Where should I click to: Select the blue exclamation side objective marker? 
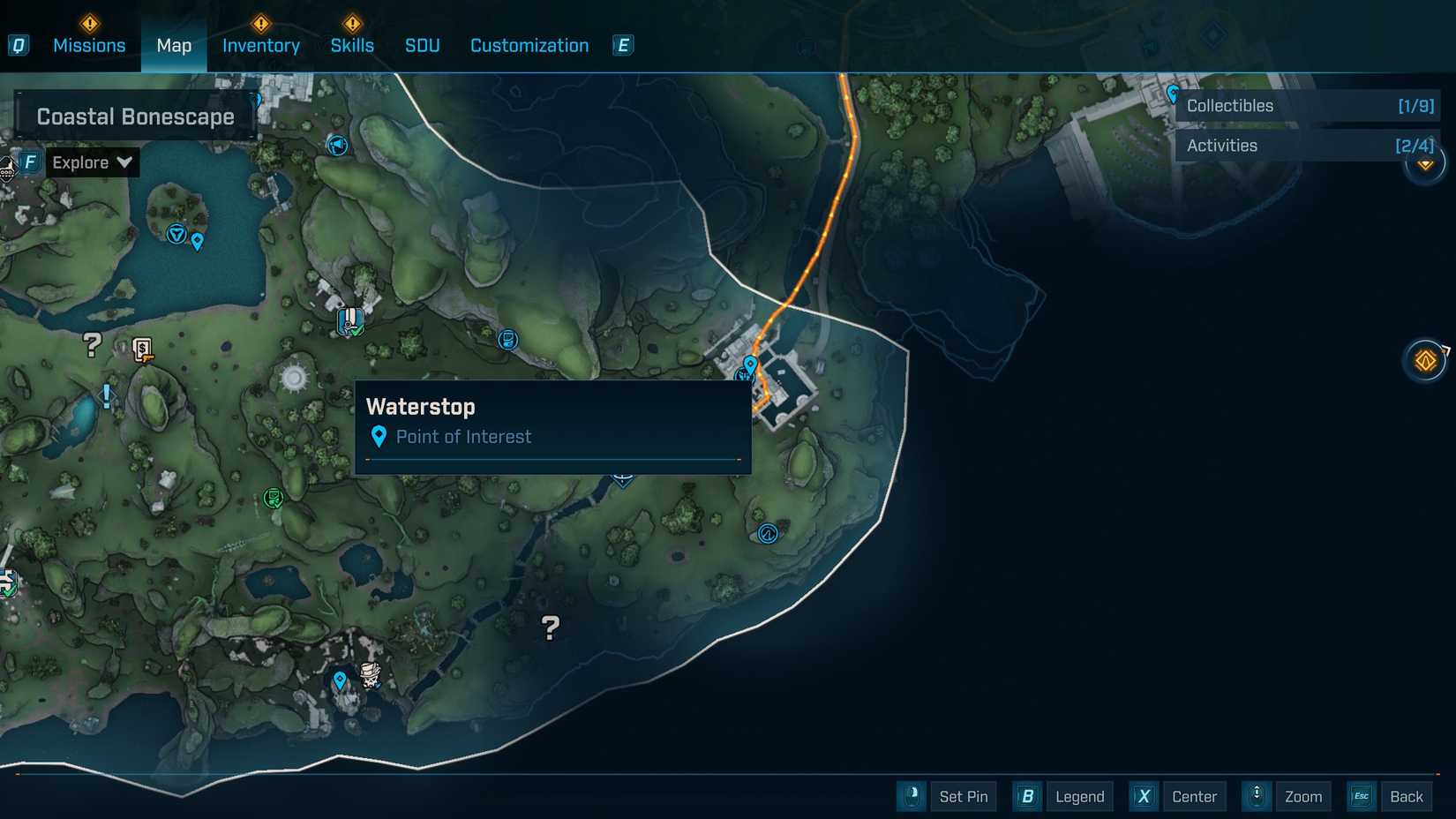105,397
